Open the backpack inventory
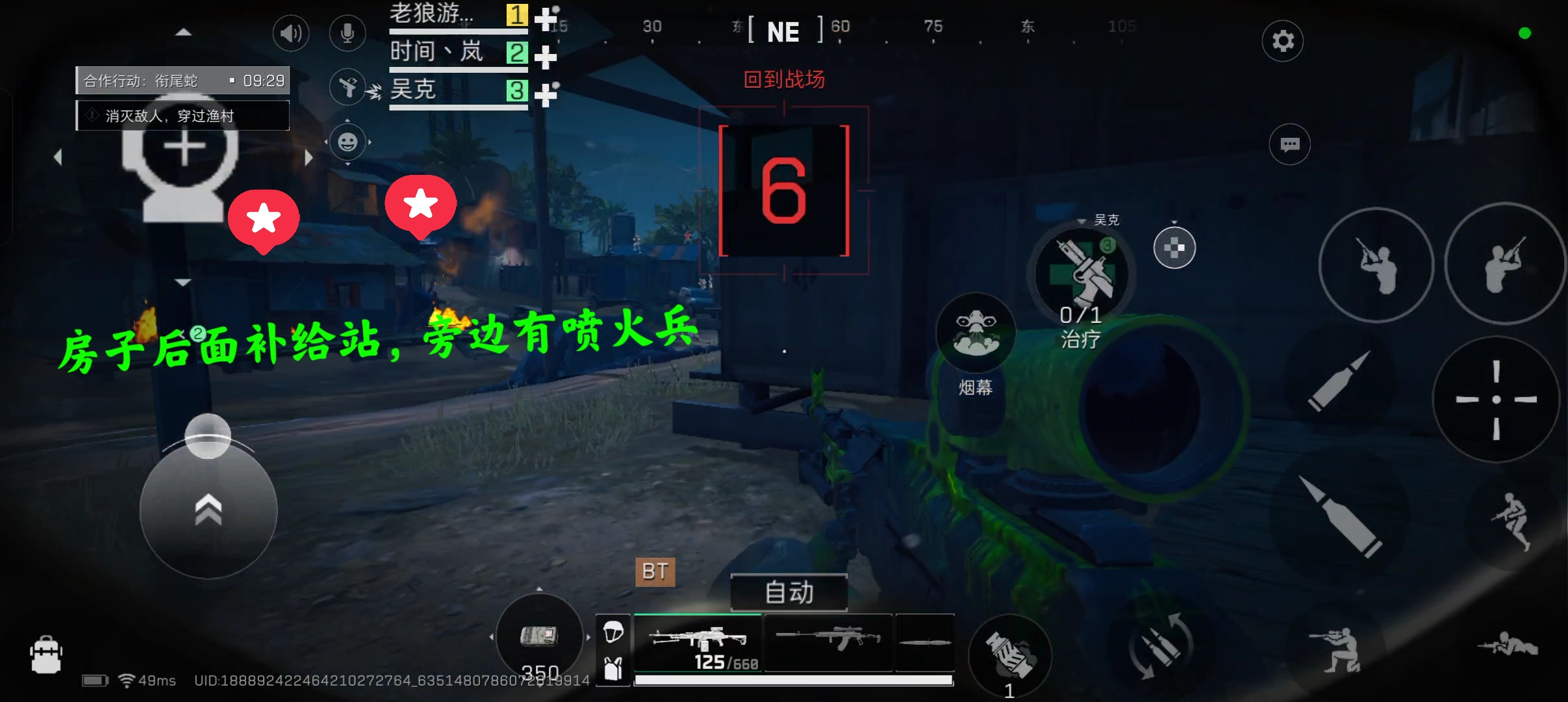1568x702 pixels. [46, 655]
